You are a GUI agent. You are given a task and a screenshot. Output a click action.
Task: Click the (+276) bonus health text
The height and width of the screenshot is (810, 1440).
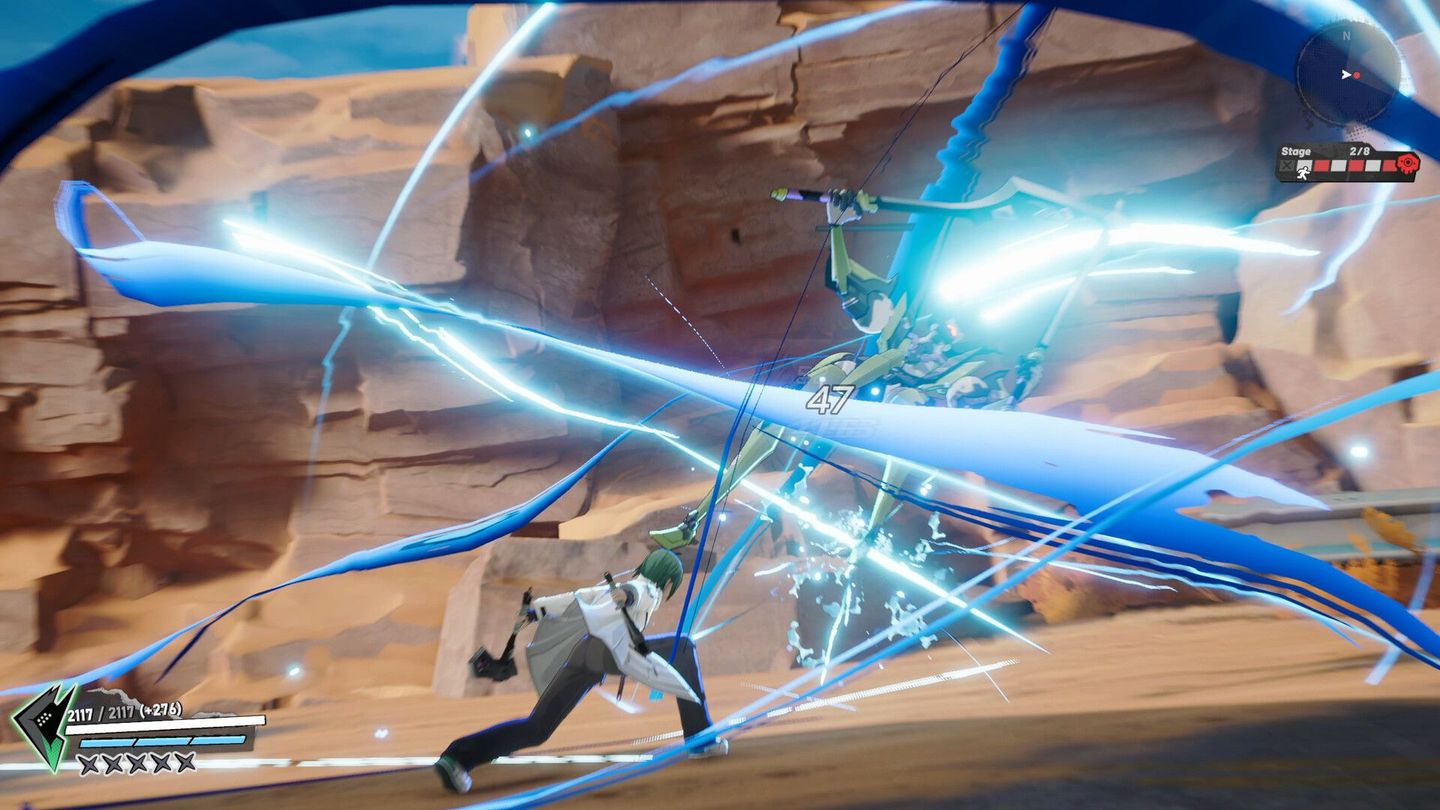[160, 710]
